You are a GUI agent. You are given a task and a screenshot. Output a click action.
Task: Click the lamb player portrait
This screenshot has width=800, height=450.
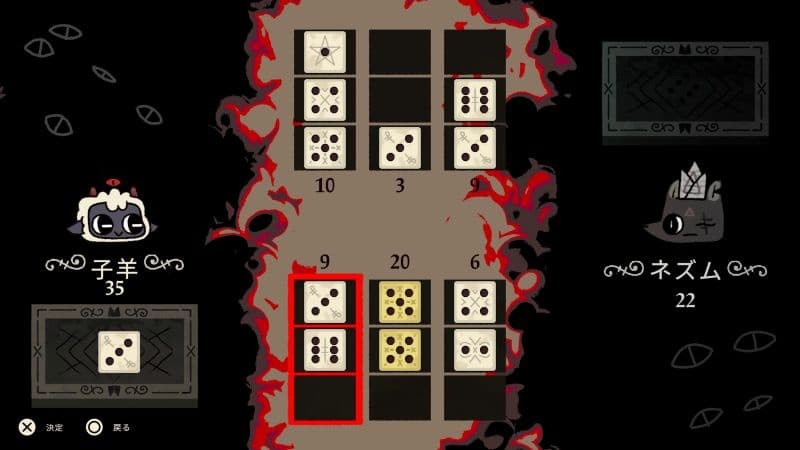[x=112, y=216]
